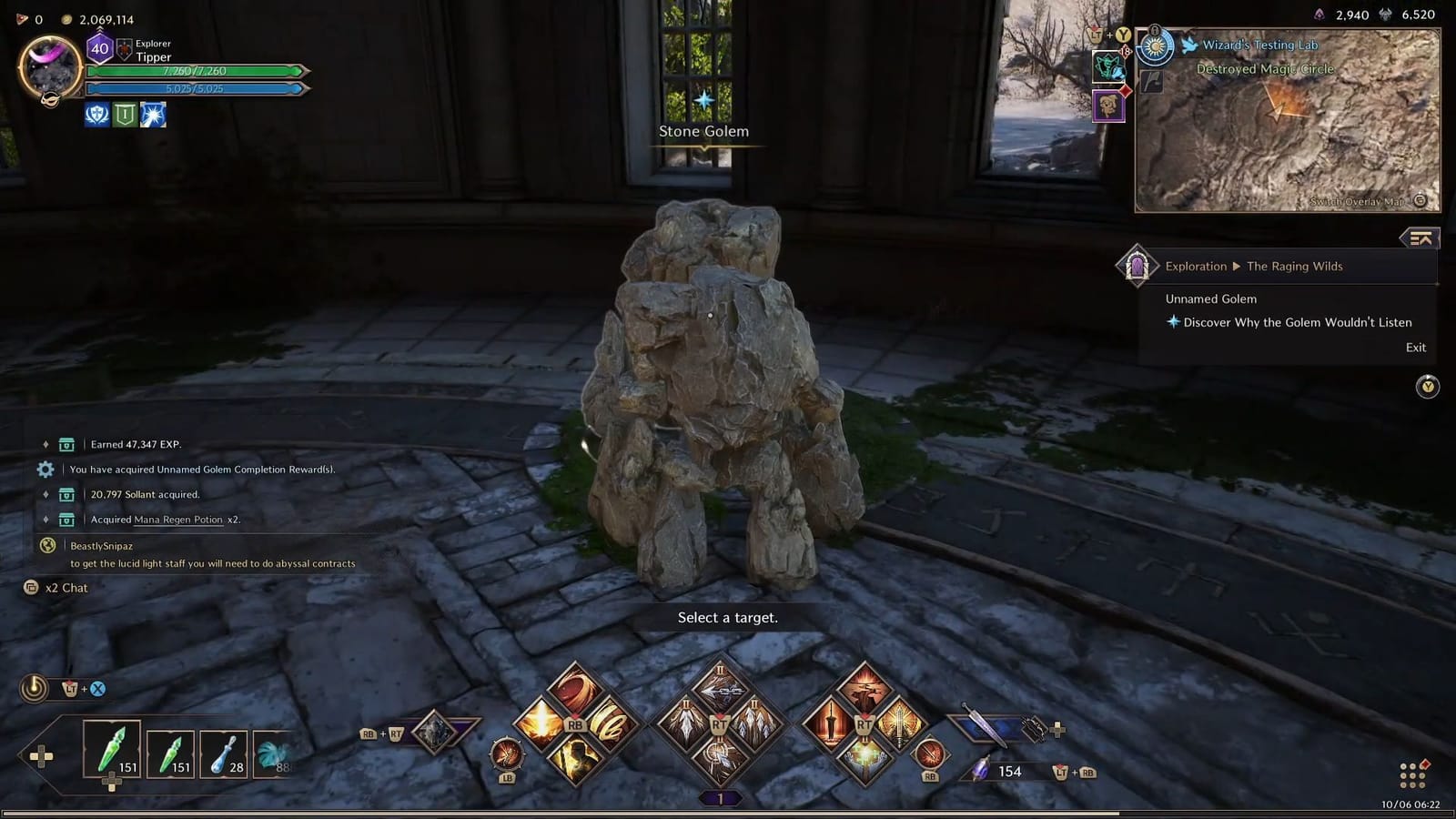Viewport: 1456px width, 819px height.
Task: Click Exit on the quest objective panel
Action: (x=1415, y=347)
